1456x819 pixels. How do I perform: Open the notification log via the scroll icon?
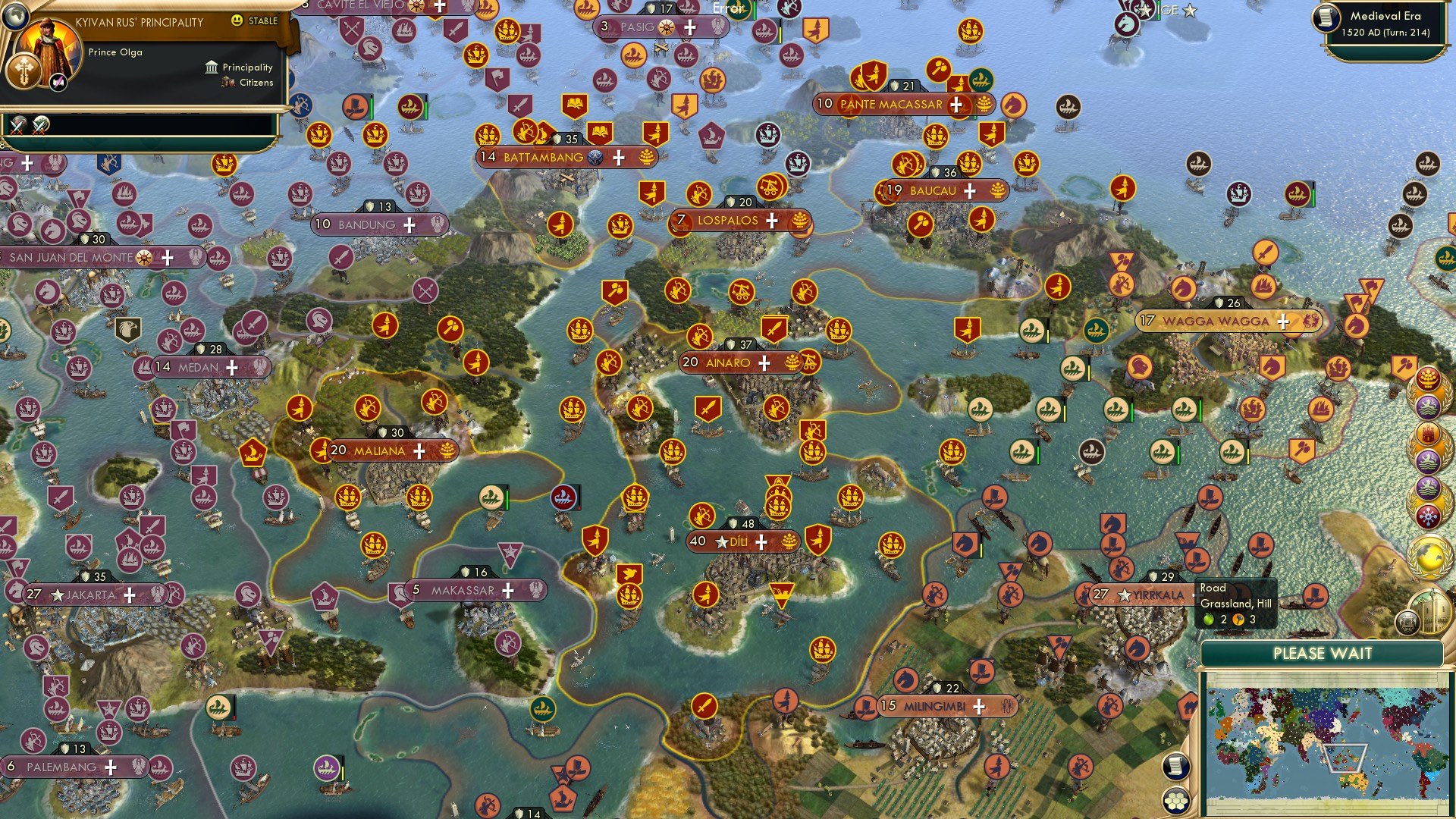tap(1176, 765)
